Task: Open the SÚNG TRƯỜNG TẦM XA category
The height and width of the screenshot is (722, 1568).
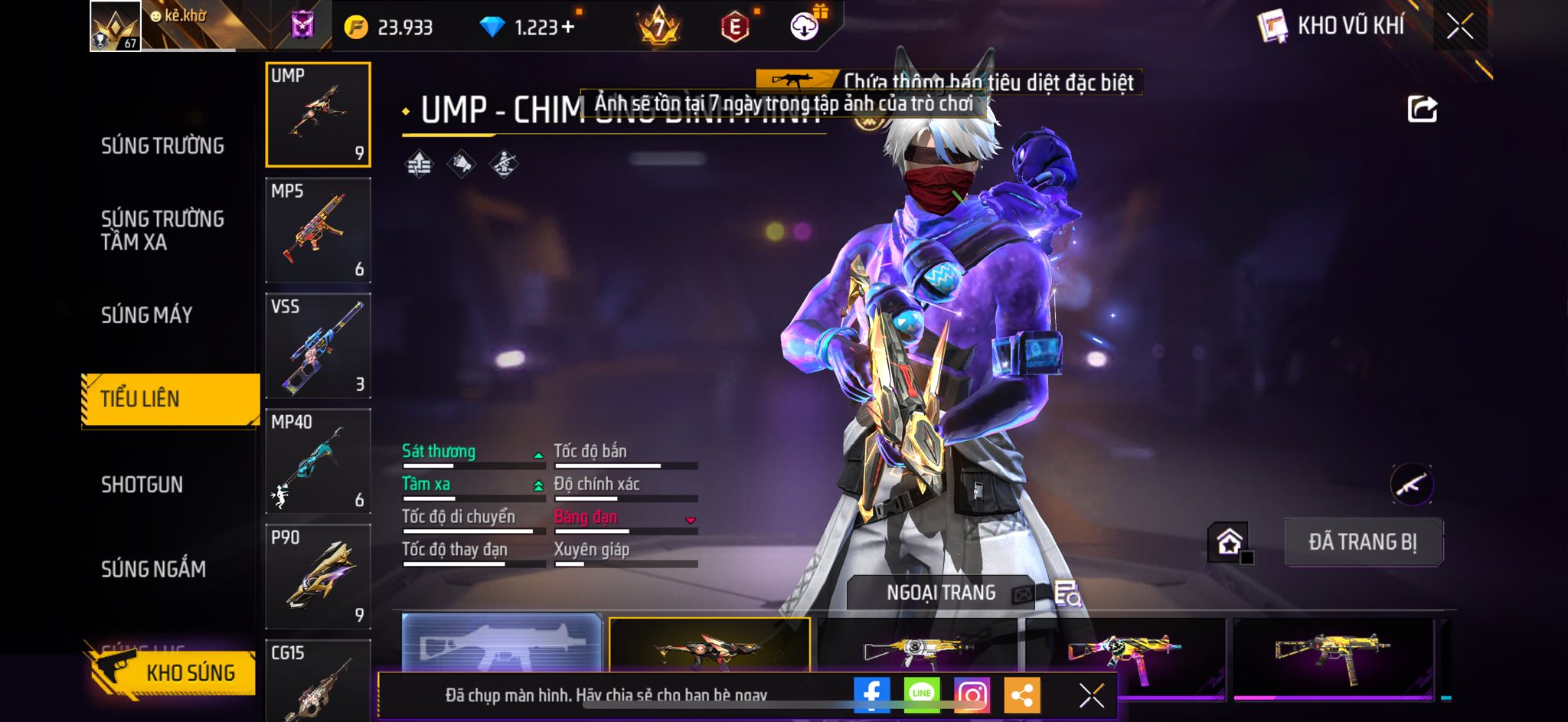Action: pos(162,230)
